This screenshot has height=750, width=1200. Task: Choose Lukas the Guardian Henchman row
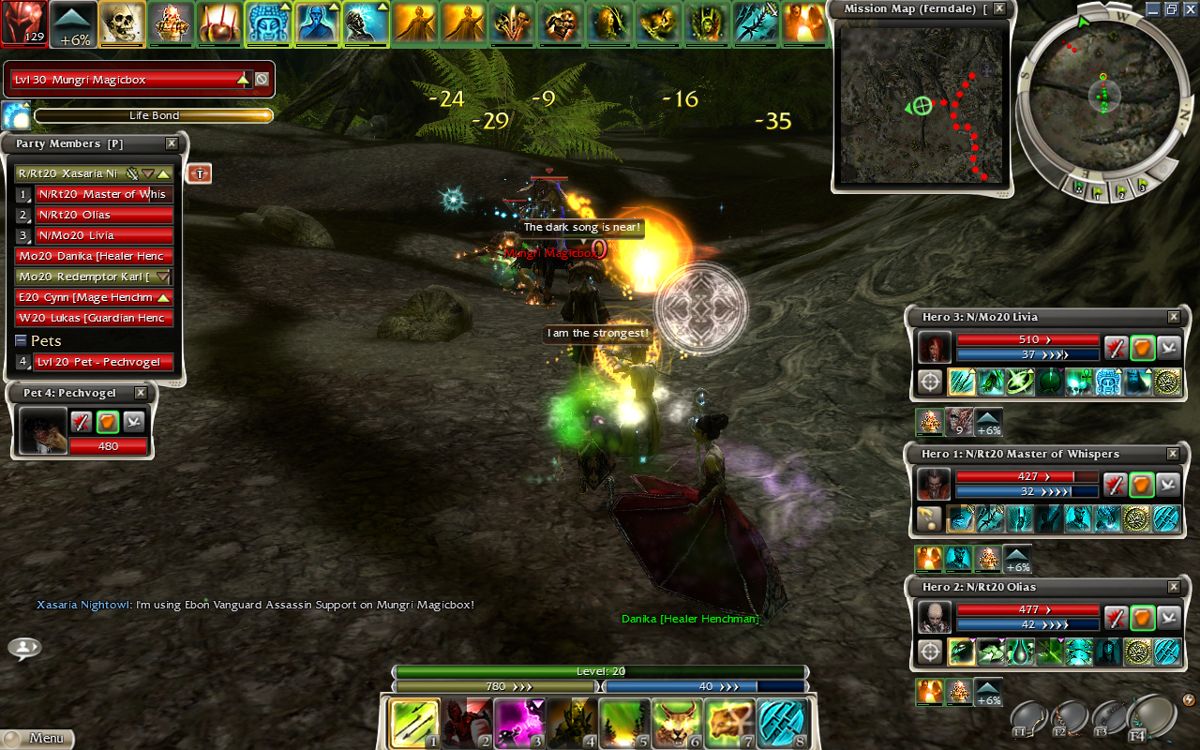click(x=95, y=319)
